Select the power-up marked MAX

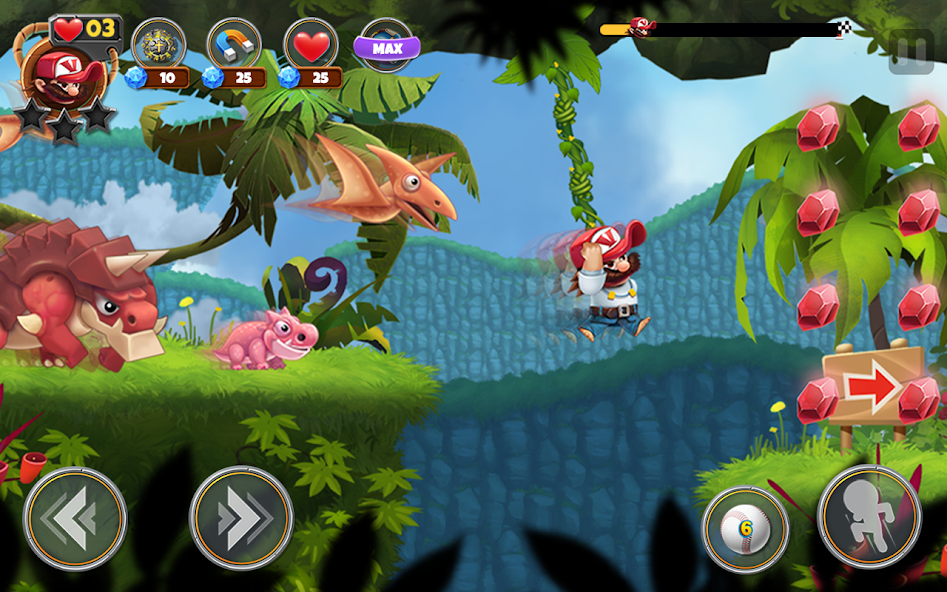coord(387,46)
